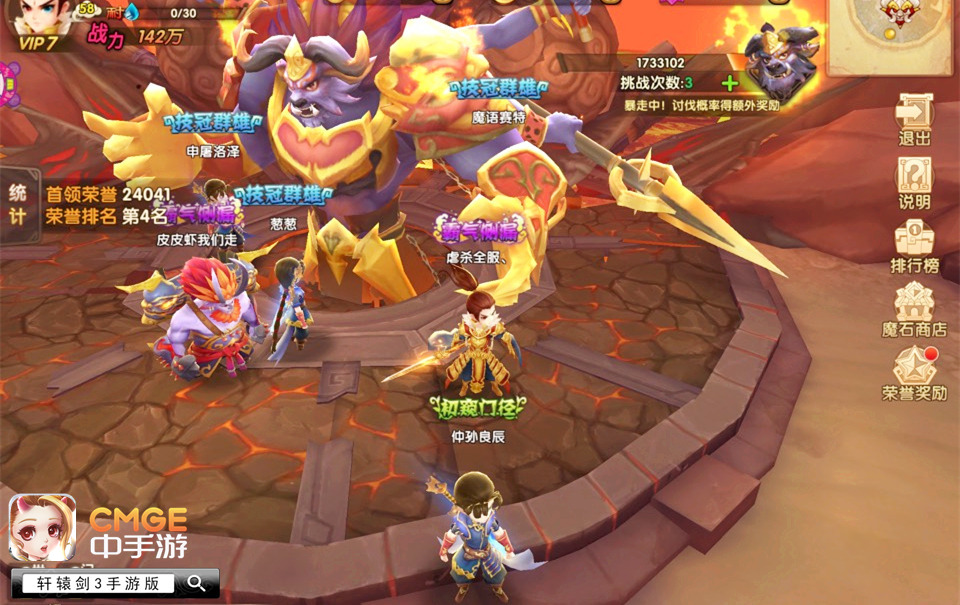The width and height of the screenshot is (960, 605).
Task: Open the 魔石商店 magic stone shop
Action: click(x=914, y=308)
